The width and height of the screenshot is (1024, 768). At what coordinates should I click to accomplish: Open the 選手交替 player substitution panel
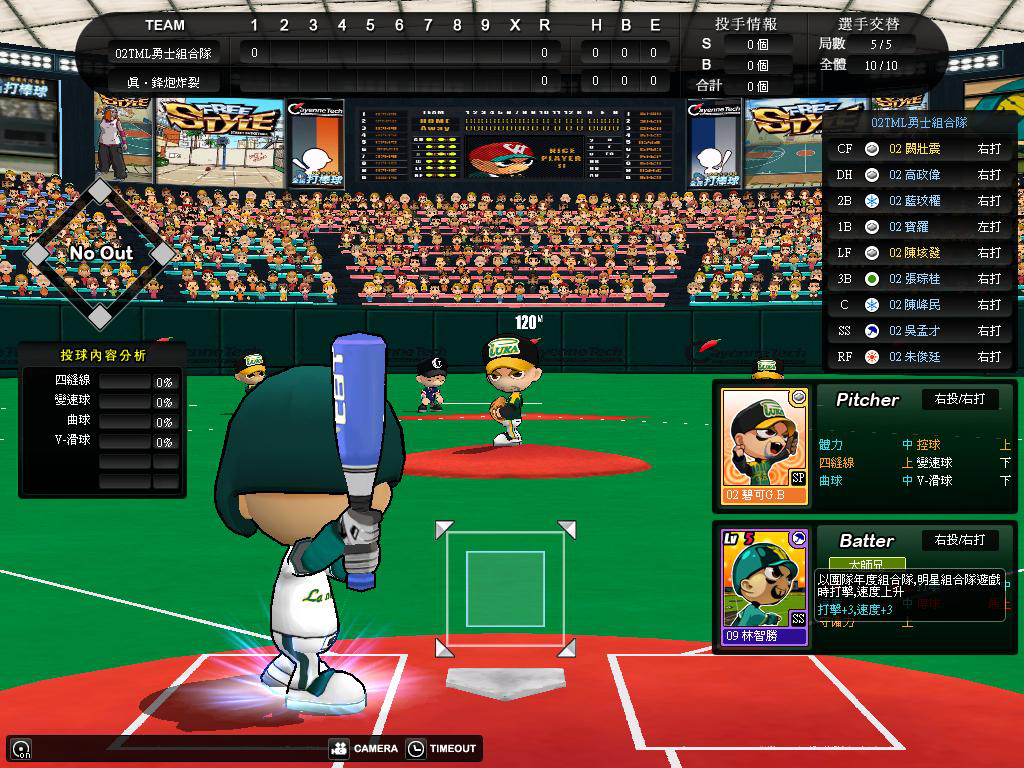click(867, 24)
